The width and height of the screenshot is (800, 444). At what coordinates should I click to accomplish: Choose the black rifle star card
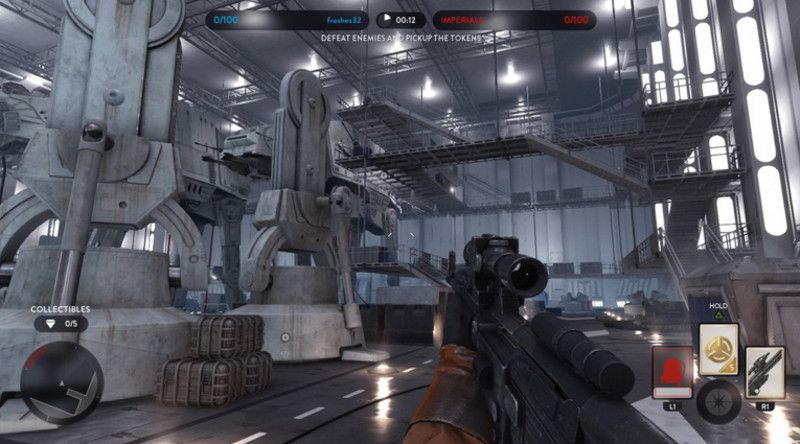point(765,372)
